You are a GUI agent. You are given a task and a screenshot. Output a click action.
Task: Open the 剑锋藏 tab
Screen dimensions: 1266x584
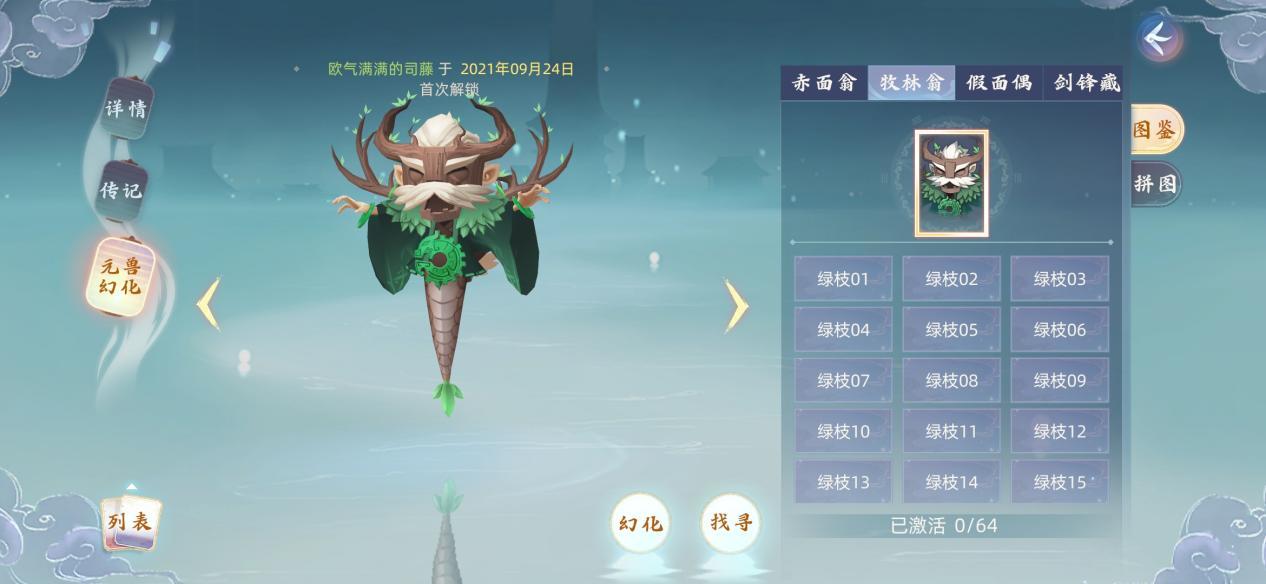tap(1086, 83)
